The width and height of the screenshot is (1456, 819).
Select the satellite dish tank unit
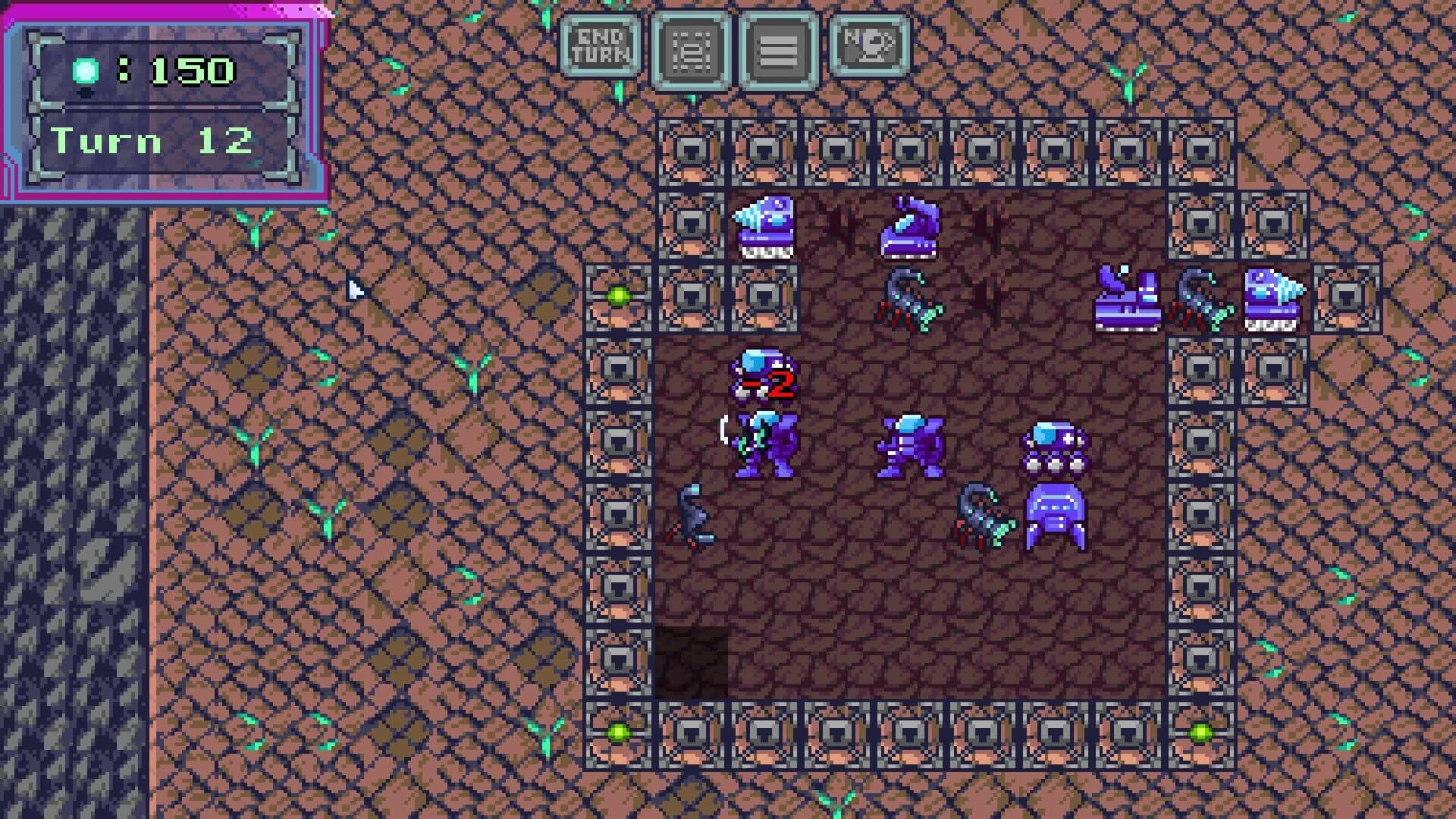(1126, 300)
